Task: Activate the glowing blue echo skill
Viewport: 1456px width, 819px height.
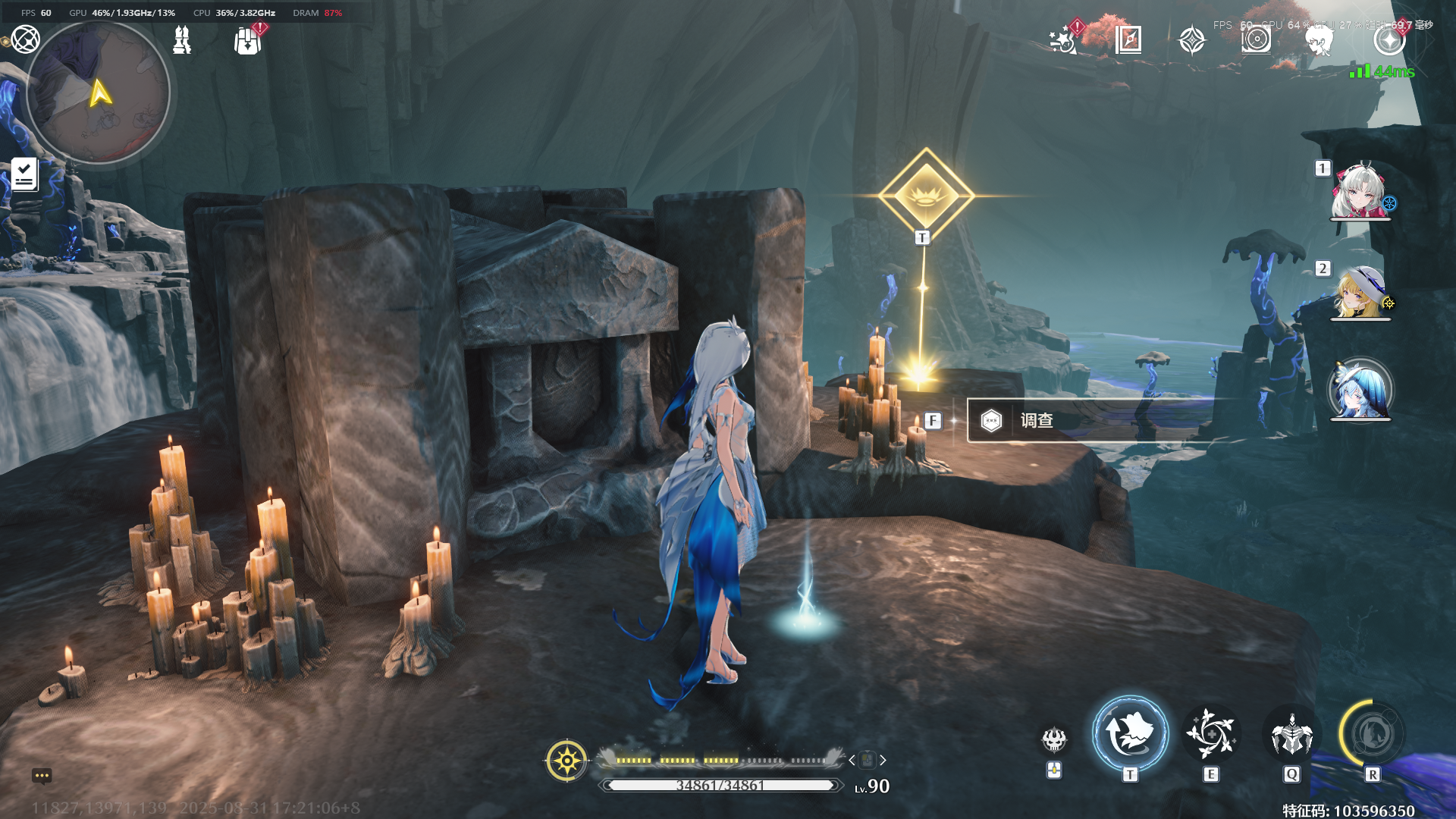Action: tap(1130, 733)
